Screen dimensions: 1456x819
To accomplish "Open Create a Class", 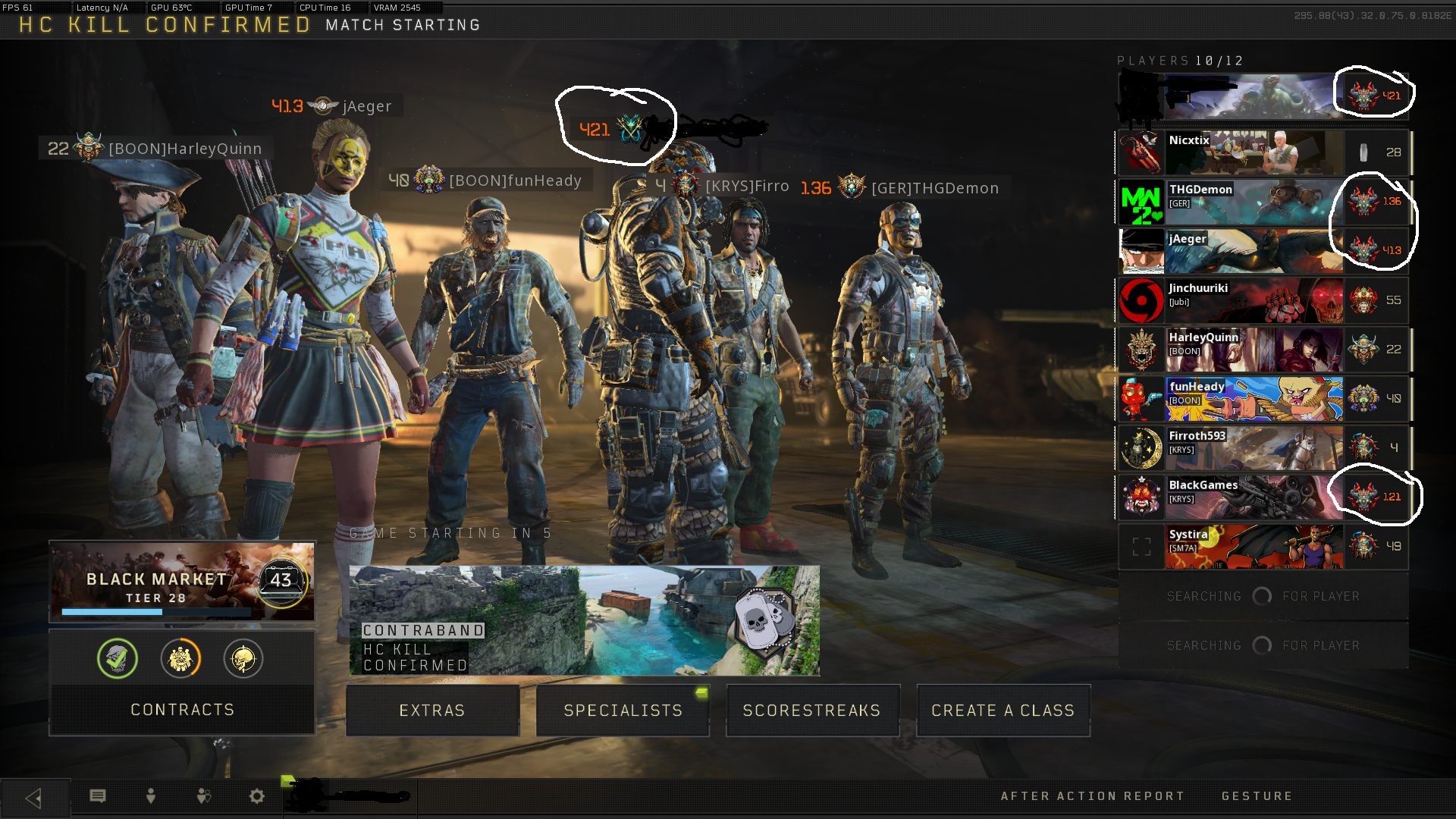I will (1003, 711).
